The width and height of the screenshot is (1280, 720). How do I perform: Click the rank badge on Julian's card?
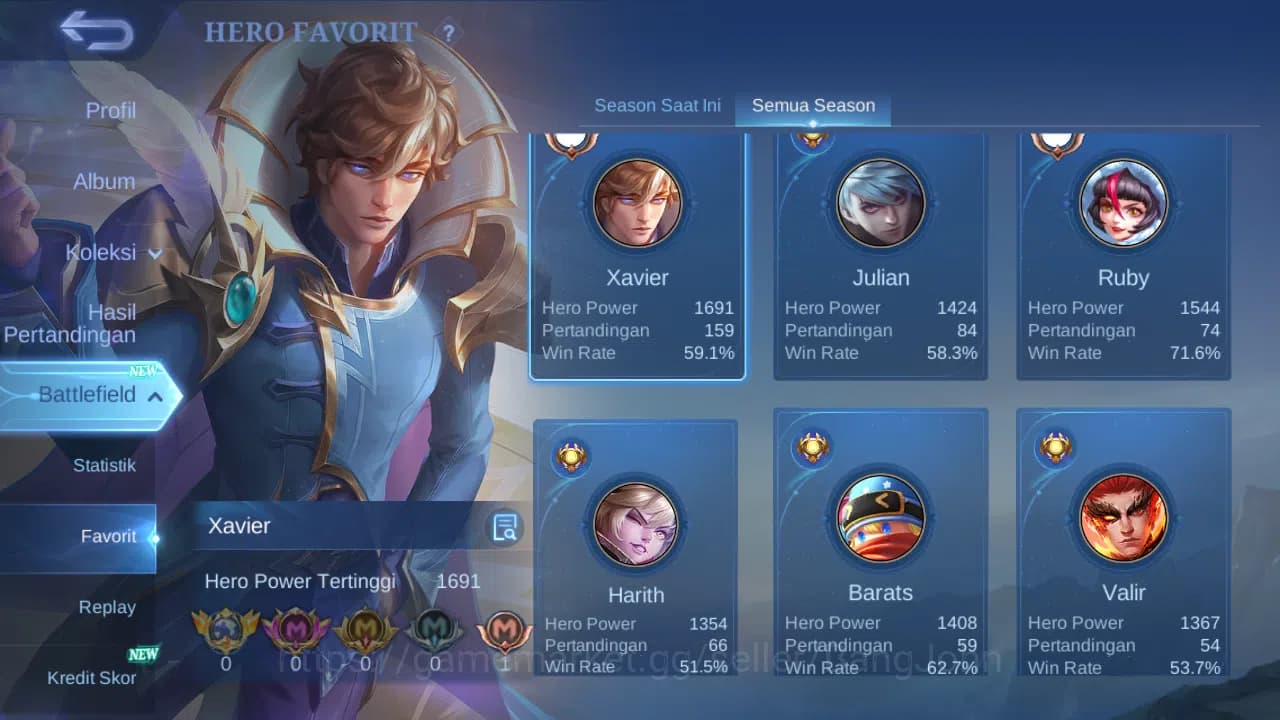tap(813, 140)
